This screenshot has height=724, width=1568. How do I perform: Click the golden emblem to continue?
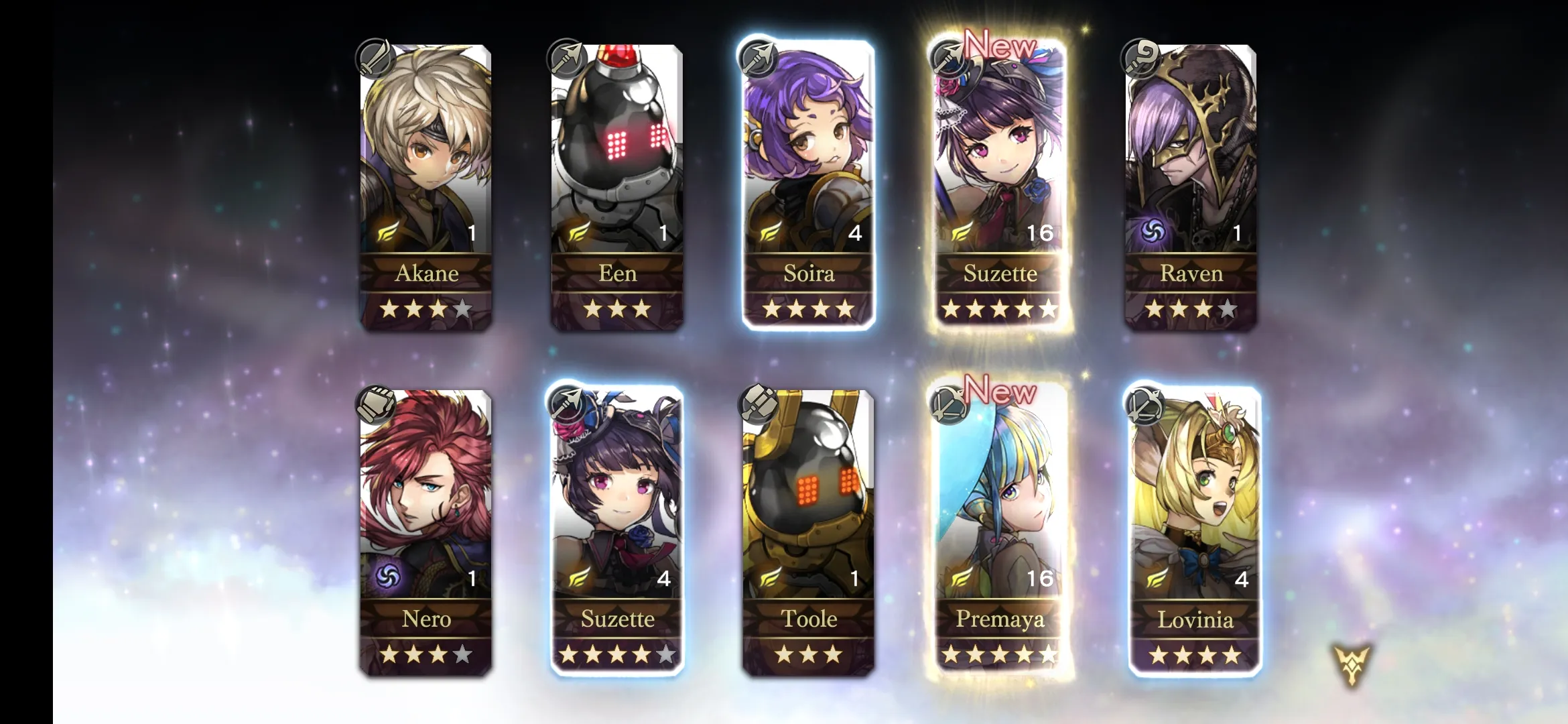[x=1352, y=664]
